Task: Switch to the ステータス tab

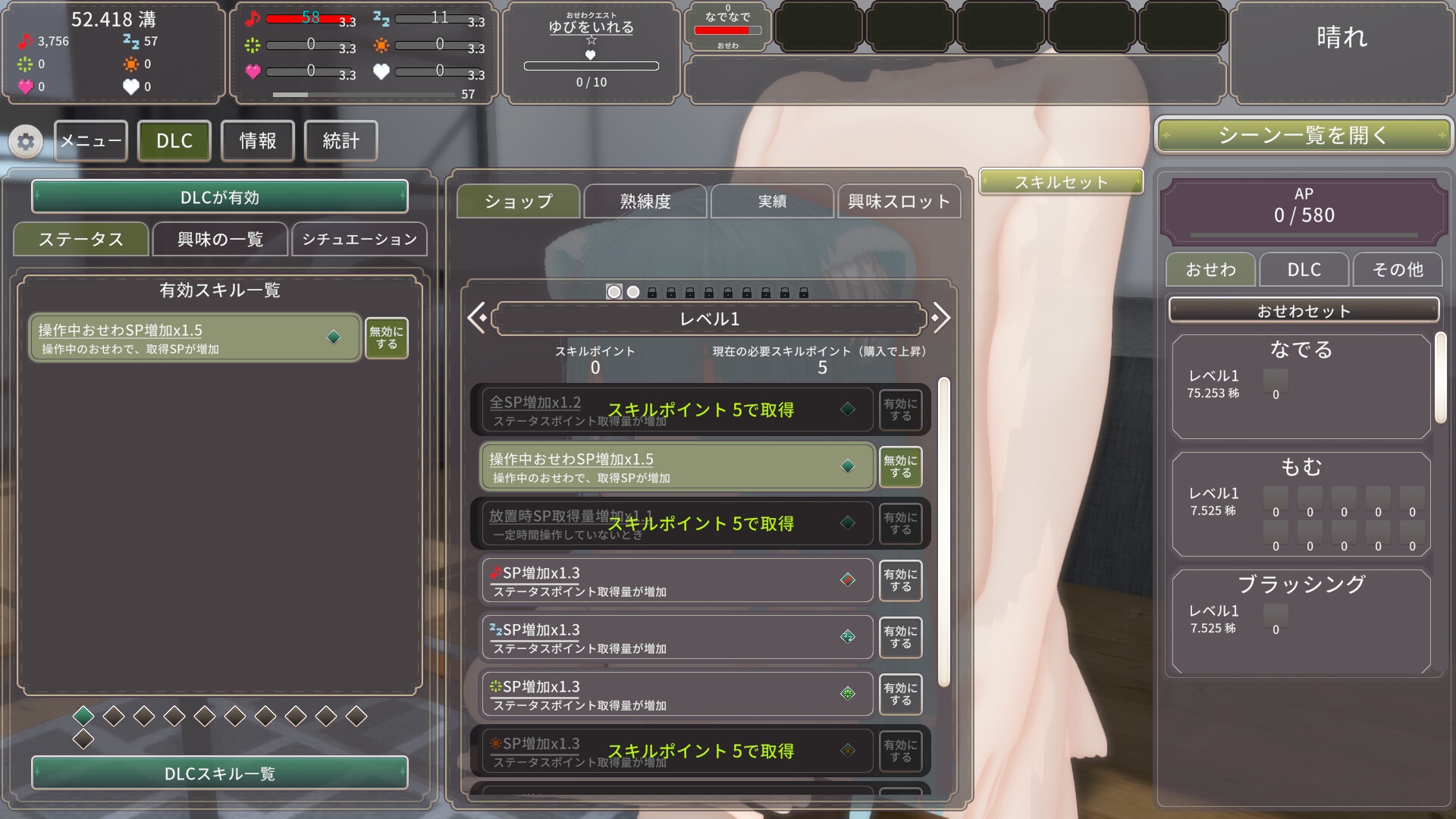Action: click(x=81, y=240)
